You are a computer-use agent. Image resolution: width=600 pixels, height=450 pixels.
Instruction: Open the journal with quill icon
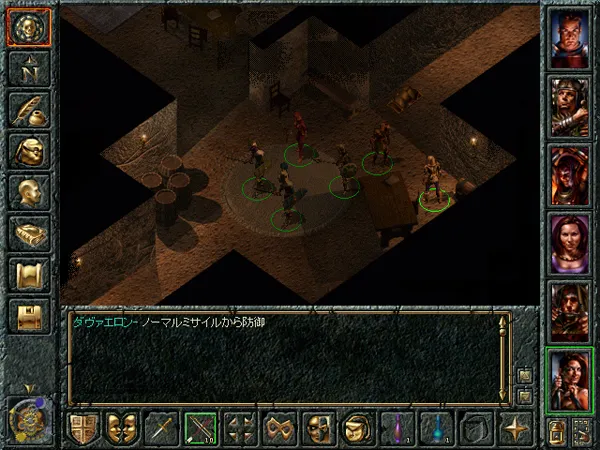point(29,108)
